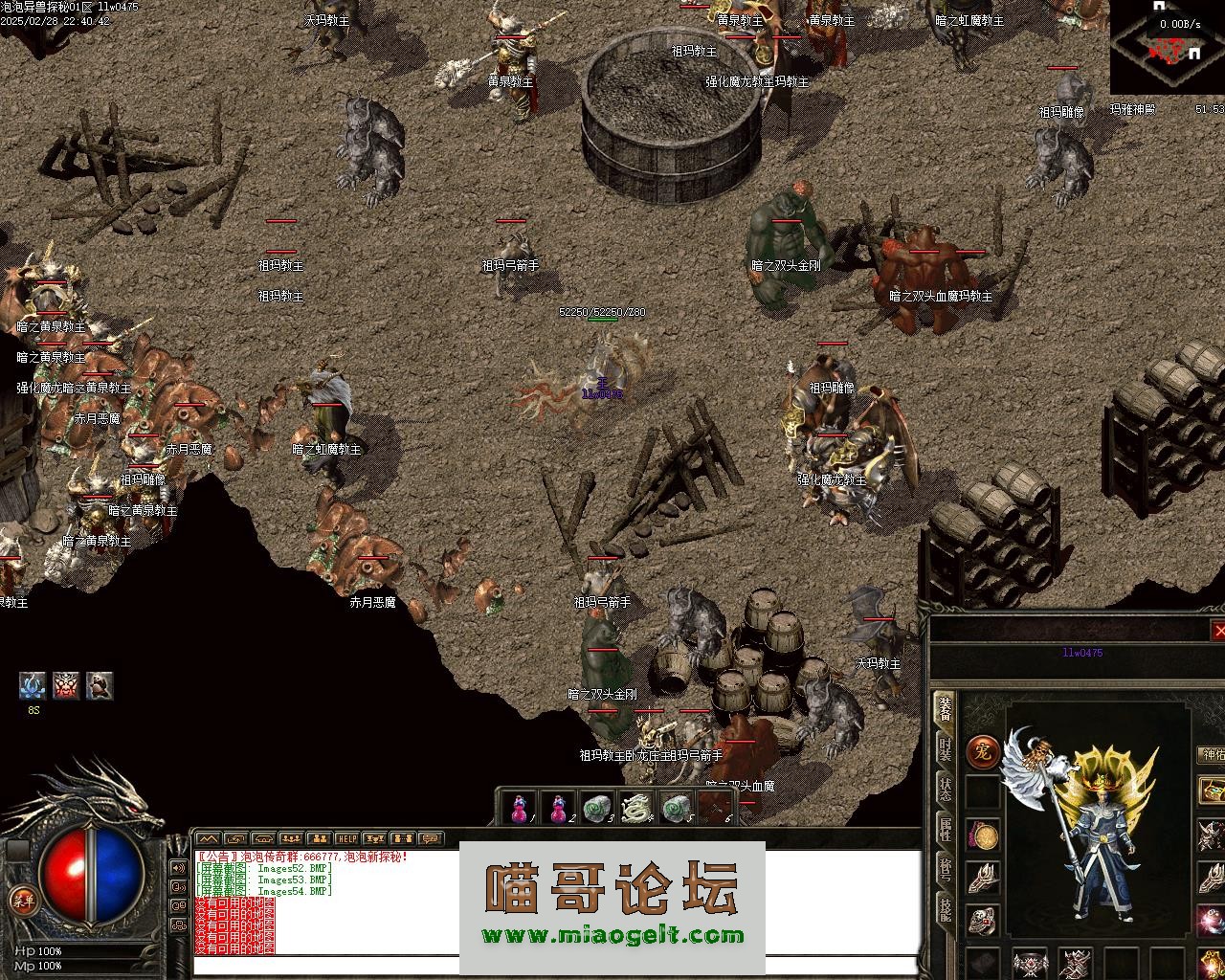
Task: Click the HELP button above chat
Action: (x=347, y=839)
